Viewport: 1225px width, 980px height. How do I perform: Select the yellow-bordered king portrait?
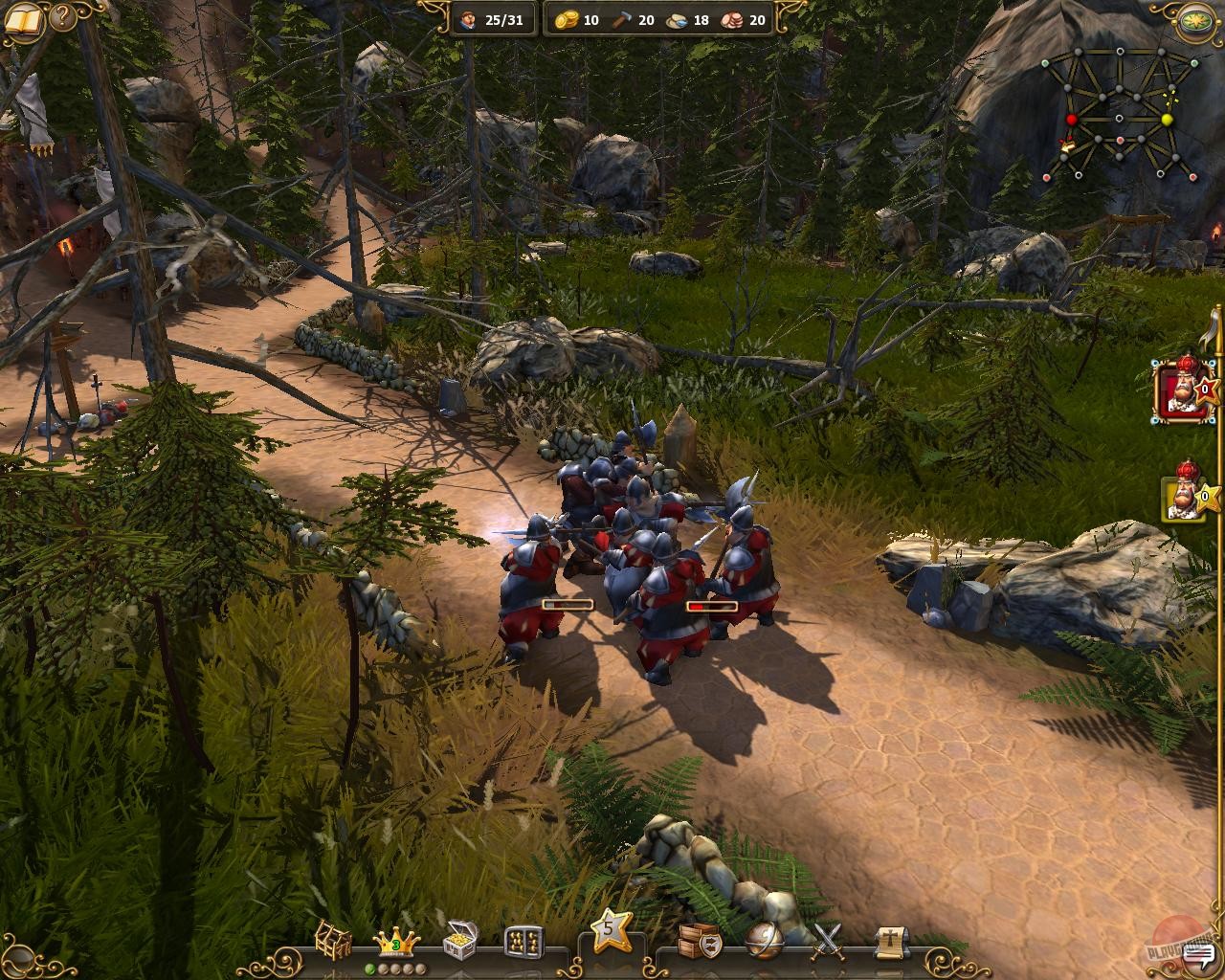pyautogui.click(x=1180, y=497)
